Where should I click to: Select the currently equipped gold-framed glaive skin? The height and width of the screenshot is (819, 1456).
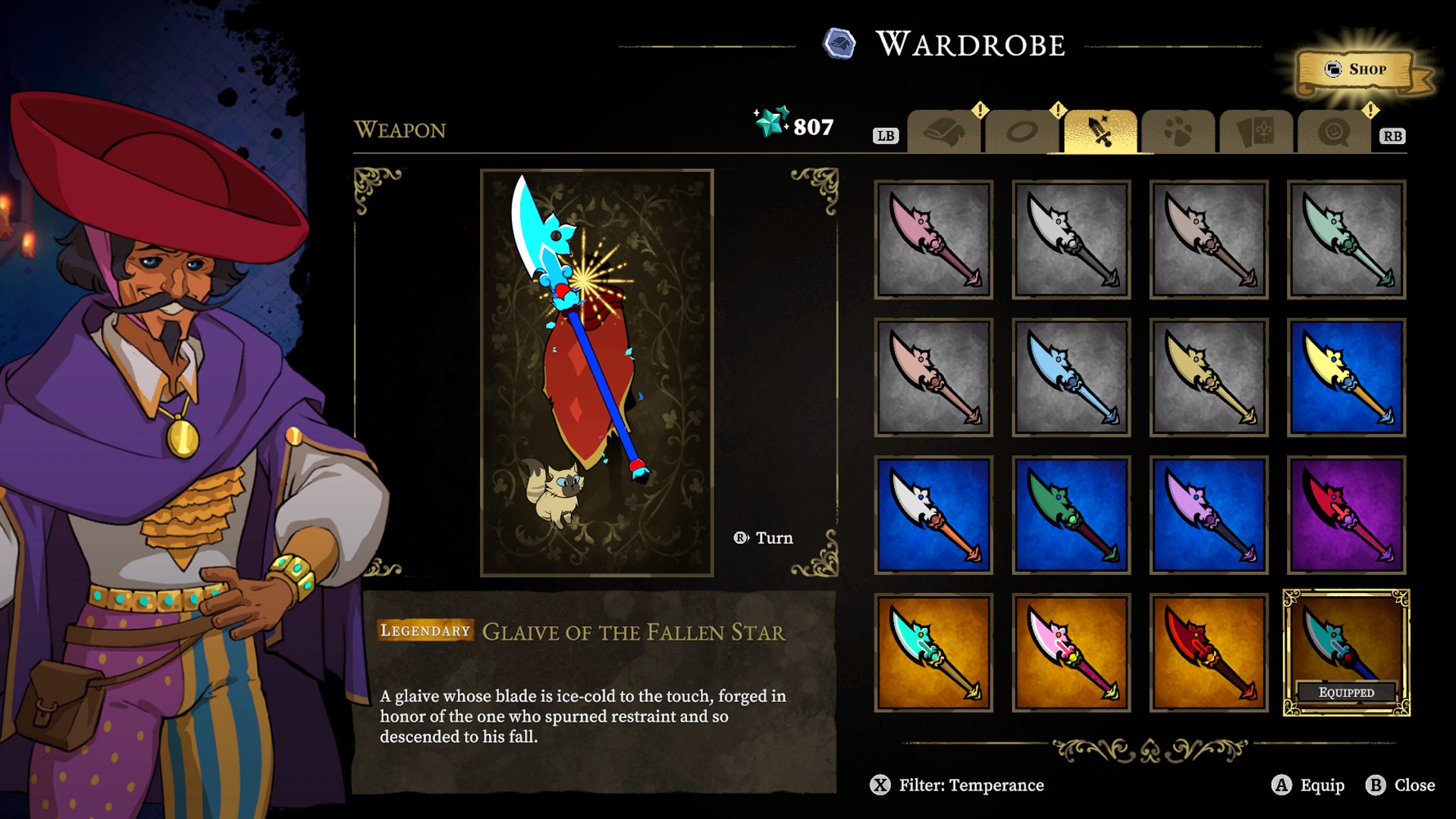(1346, 651)
